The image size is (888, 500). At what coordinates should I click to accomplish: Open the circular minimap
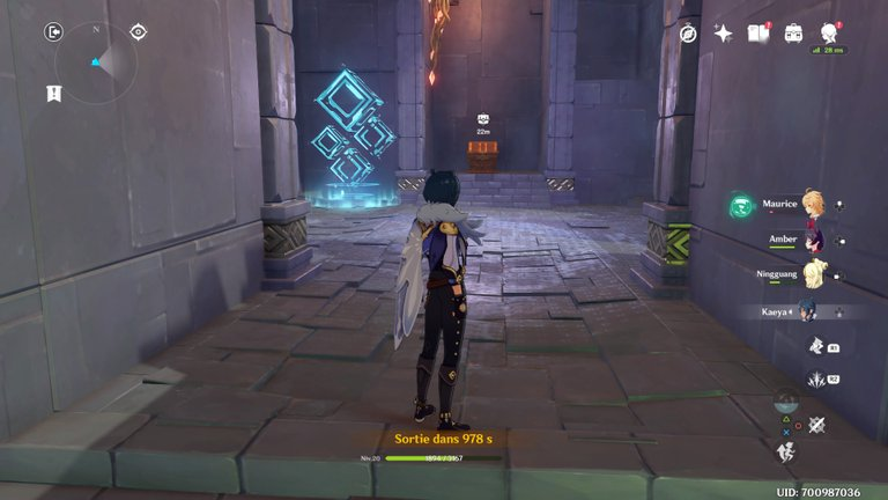click(96, 62)
